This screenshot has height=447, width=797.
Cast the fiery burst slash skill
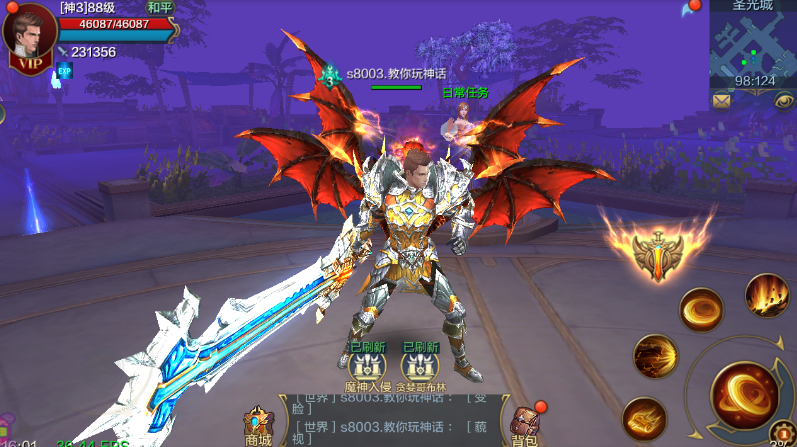(x=655, y=356)
